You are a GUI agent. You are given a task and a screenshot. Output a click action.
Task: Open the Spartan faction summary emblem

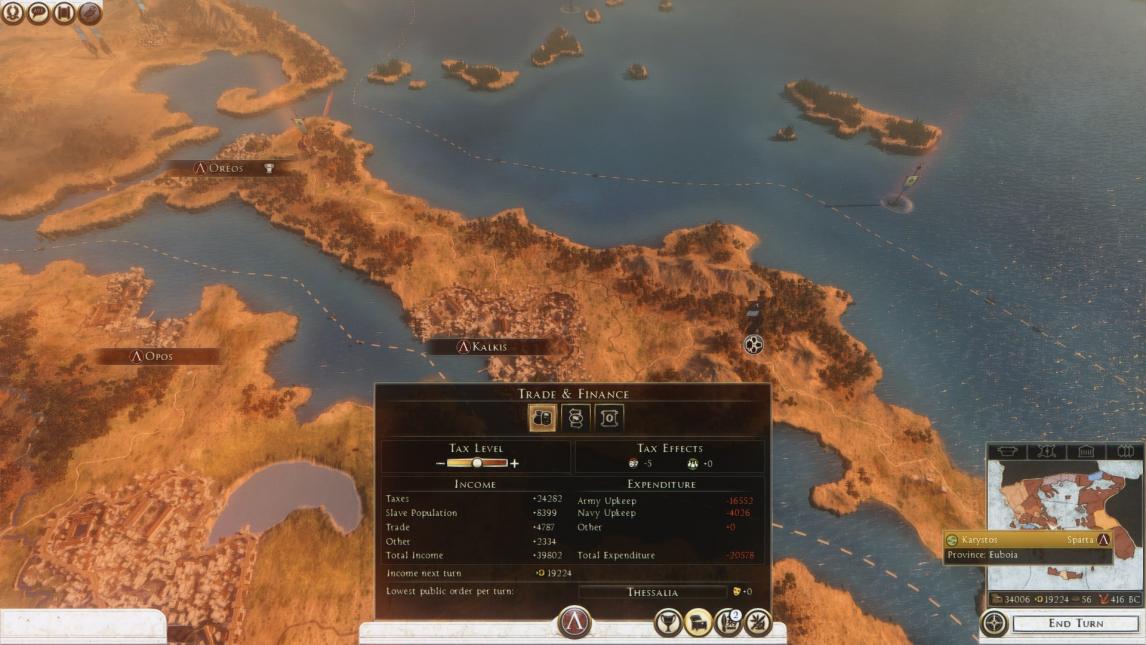pos(574,622)
